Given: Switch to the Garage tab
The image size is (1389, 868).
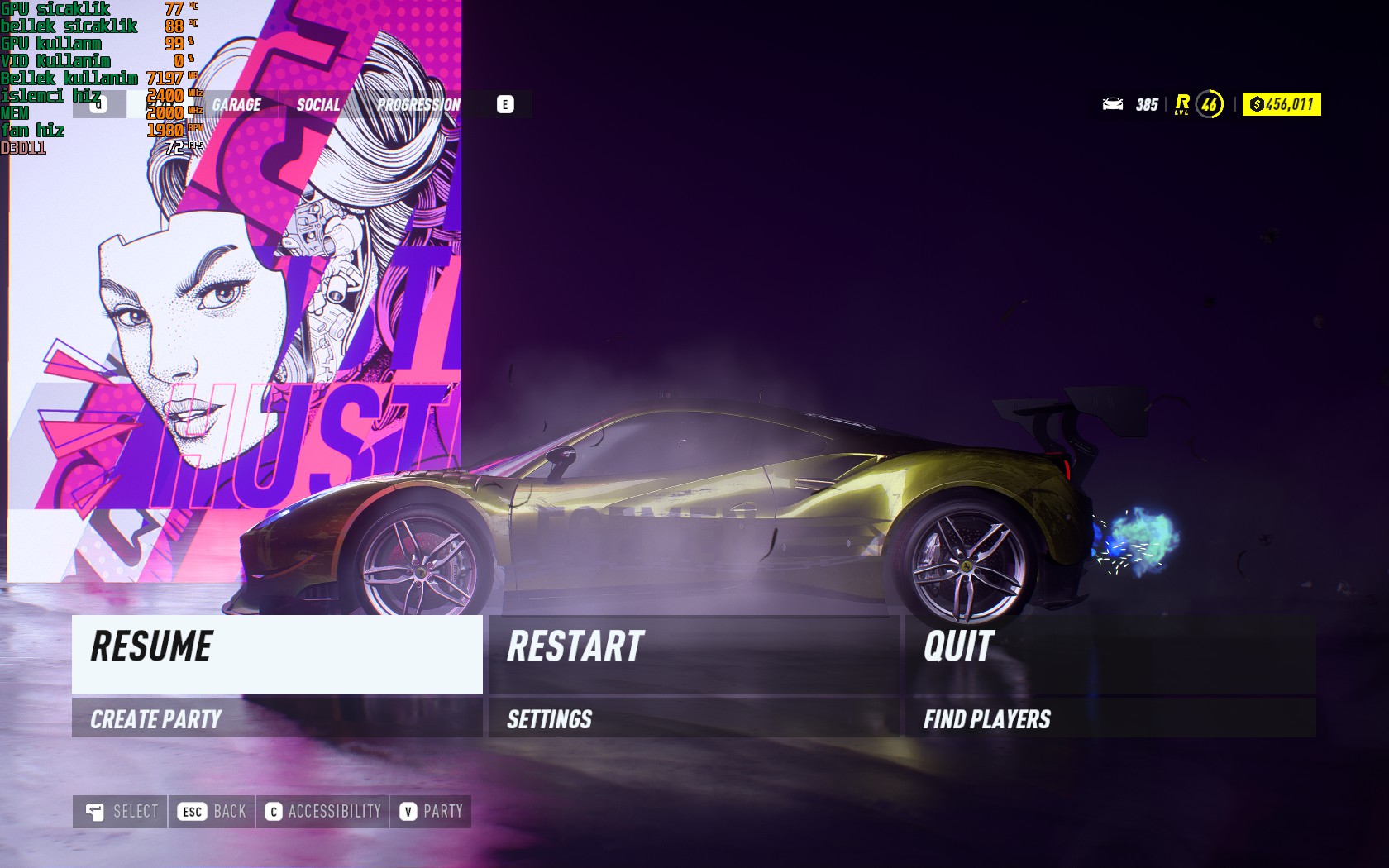Looking at the screenshot, I should point(236,105).
